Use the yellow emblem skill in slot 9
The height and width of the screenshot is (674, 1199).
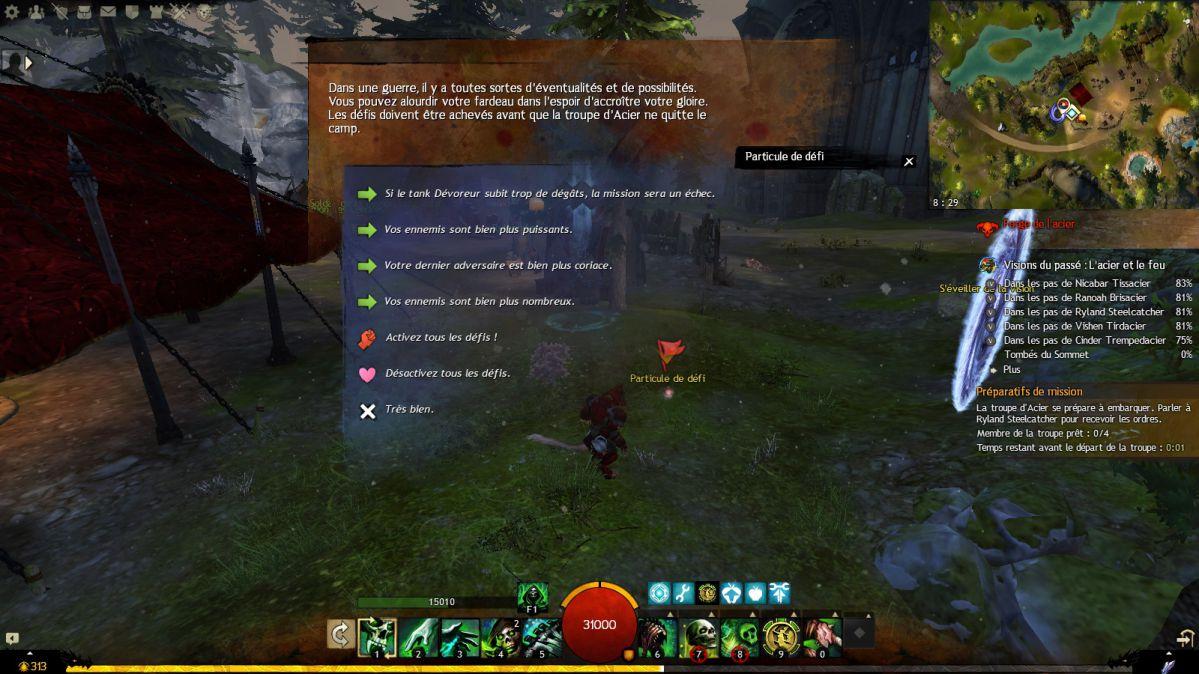pyautogui.click(x=780, y=635)
